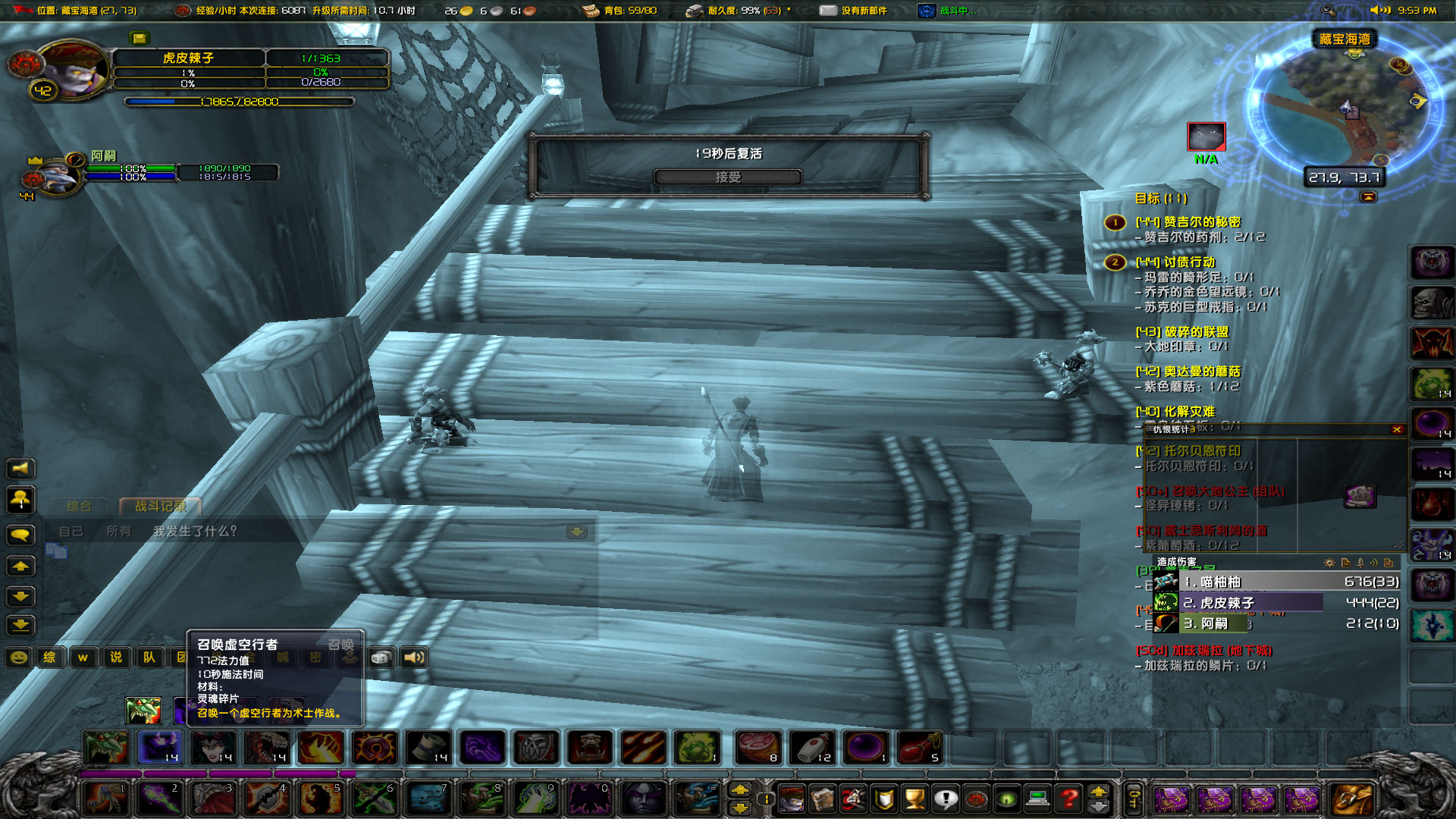
Task: Click the report page icon on damage meter
Action: coord(1346,563)
